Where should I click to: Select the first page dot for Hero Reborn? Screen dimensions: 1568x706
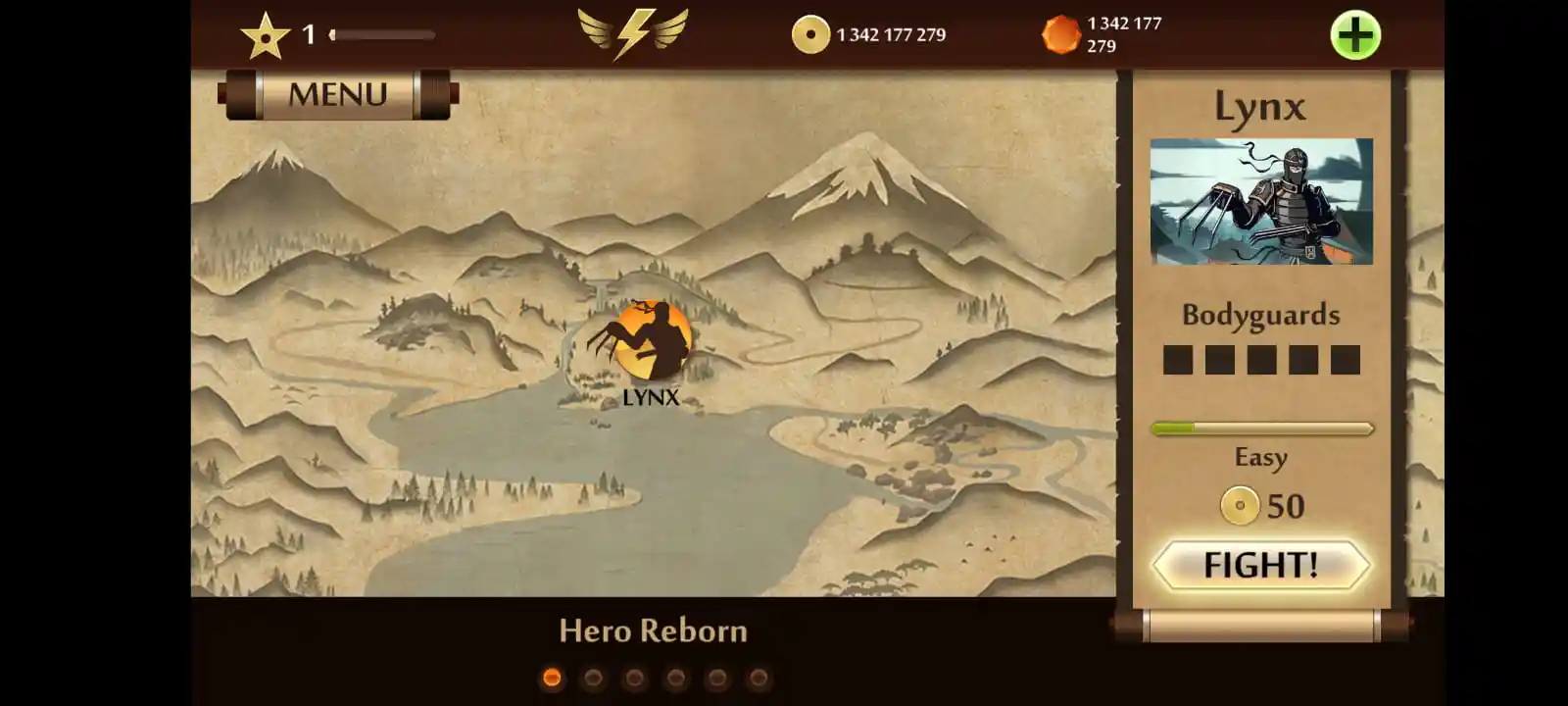click(550, 676)
